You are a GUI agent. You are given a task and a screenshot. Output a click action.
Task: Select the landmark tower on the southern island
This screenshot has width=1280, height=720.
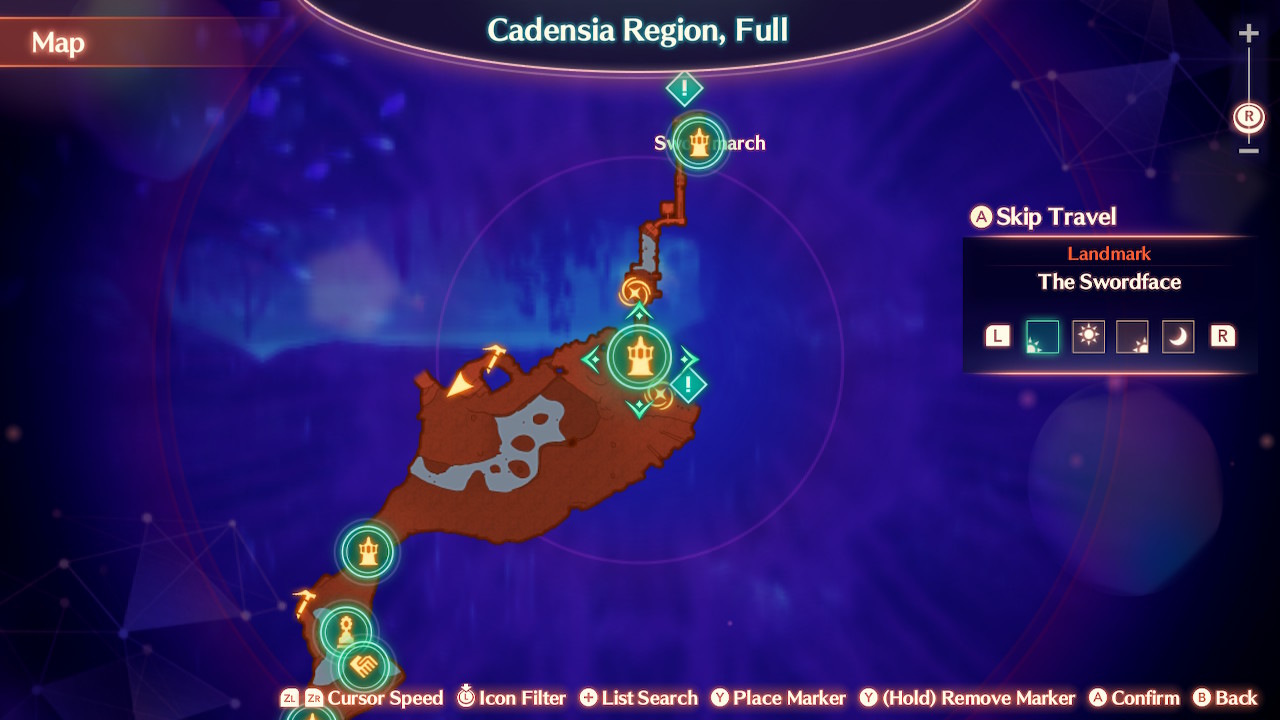coord(369,549)
